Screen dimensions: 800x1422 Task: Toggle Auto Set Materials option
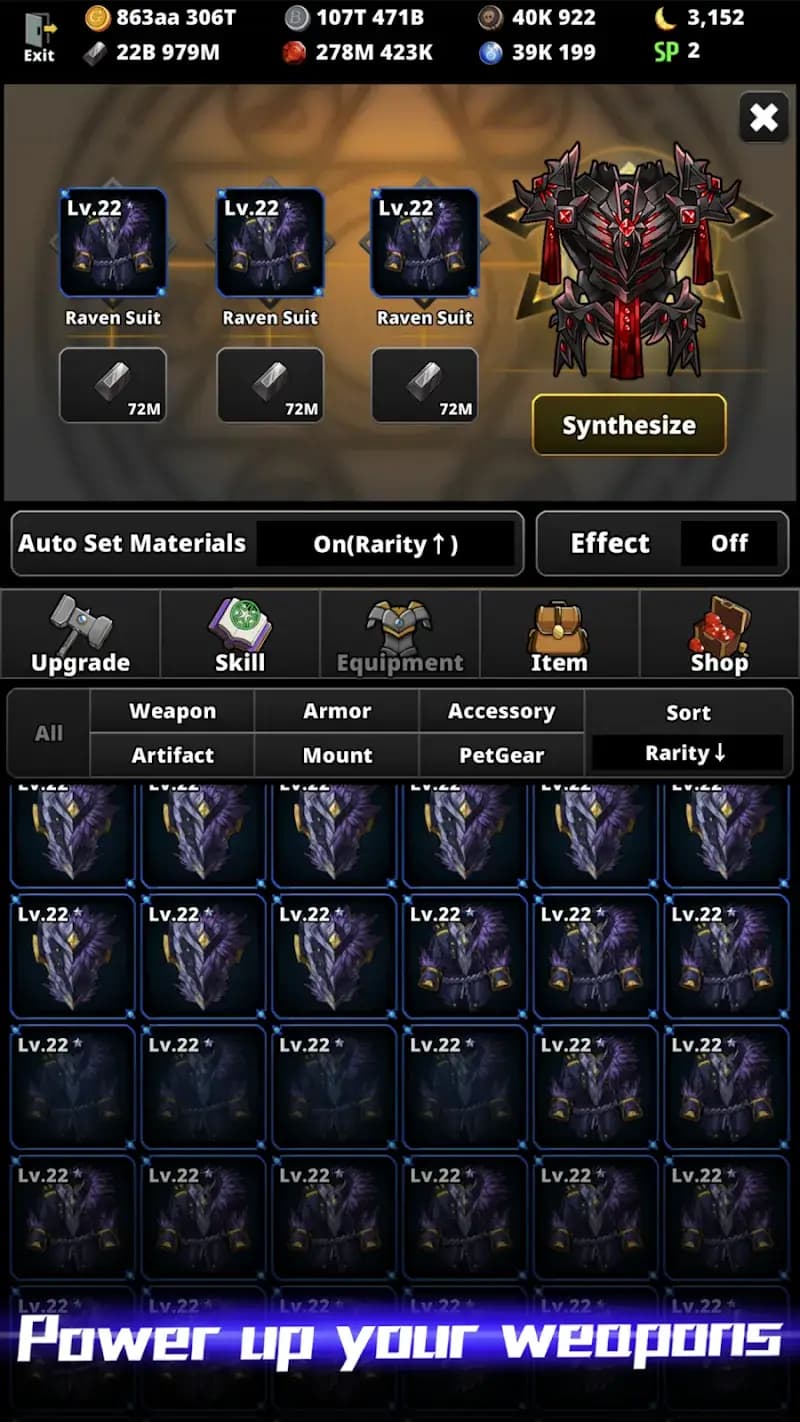click(385, 544)
